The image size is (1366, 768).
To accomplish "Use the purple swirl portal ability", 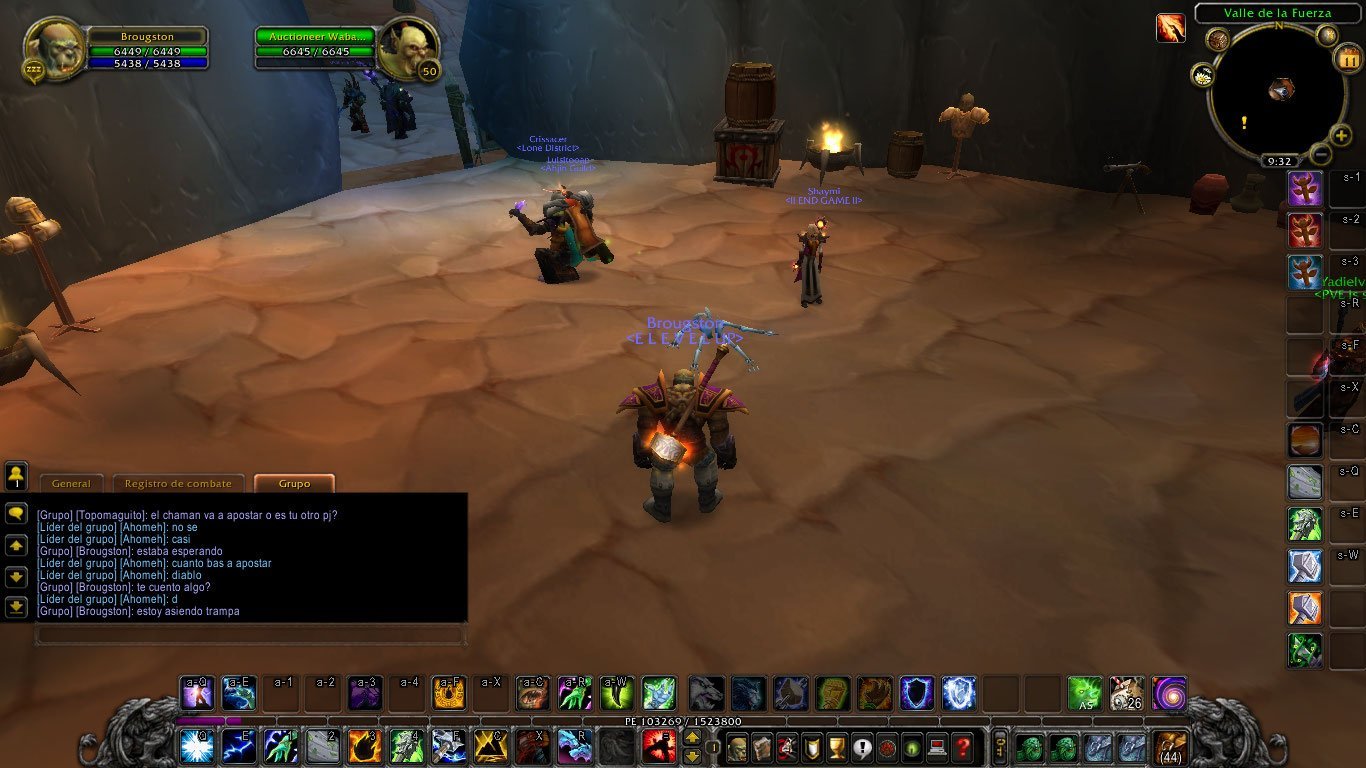I will (1168, 693).
